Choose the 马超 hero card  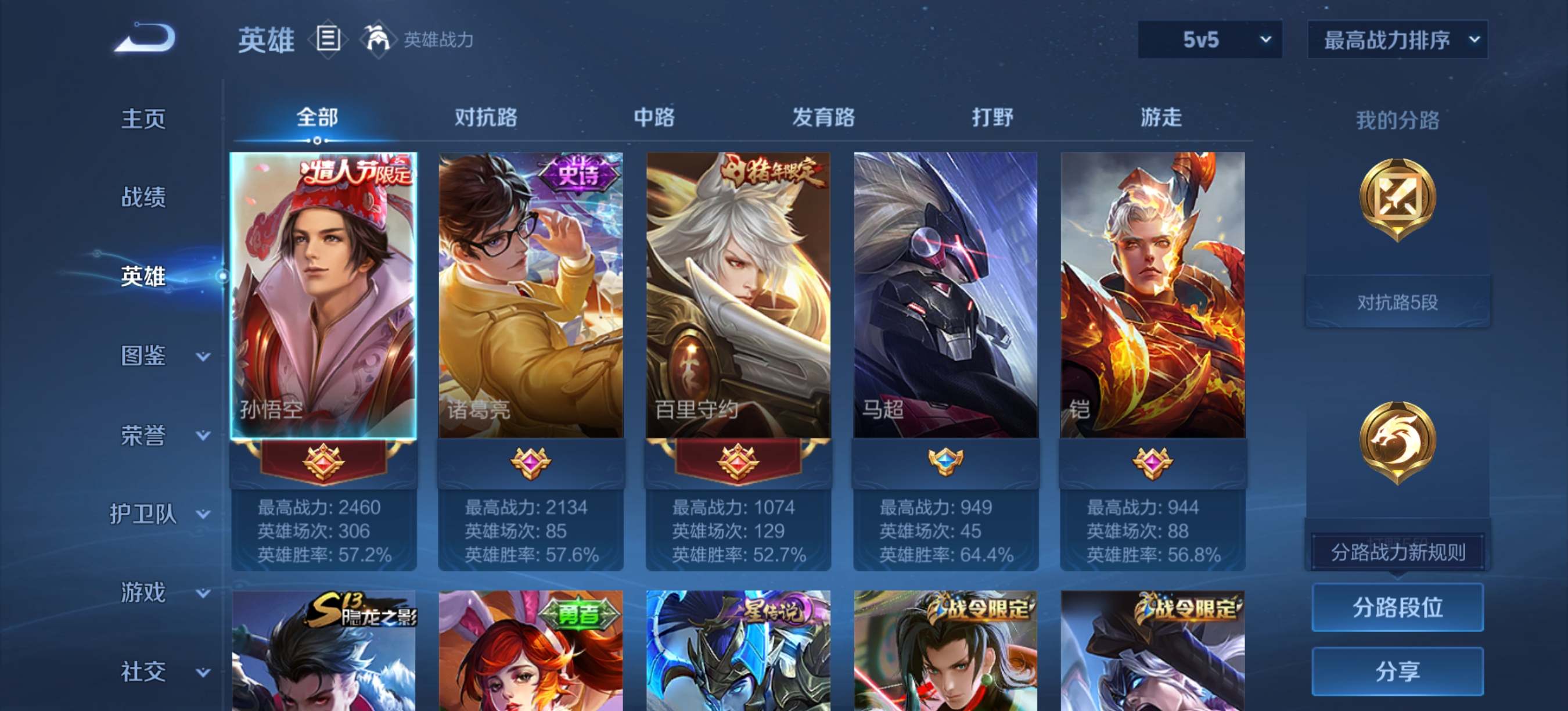[x=945, y=295]
